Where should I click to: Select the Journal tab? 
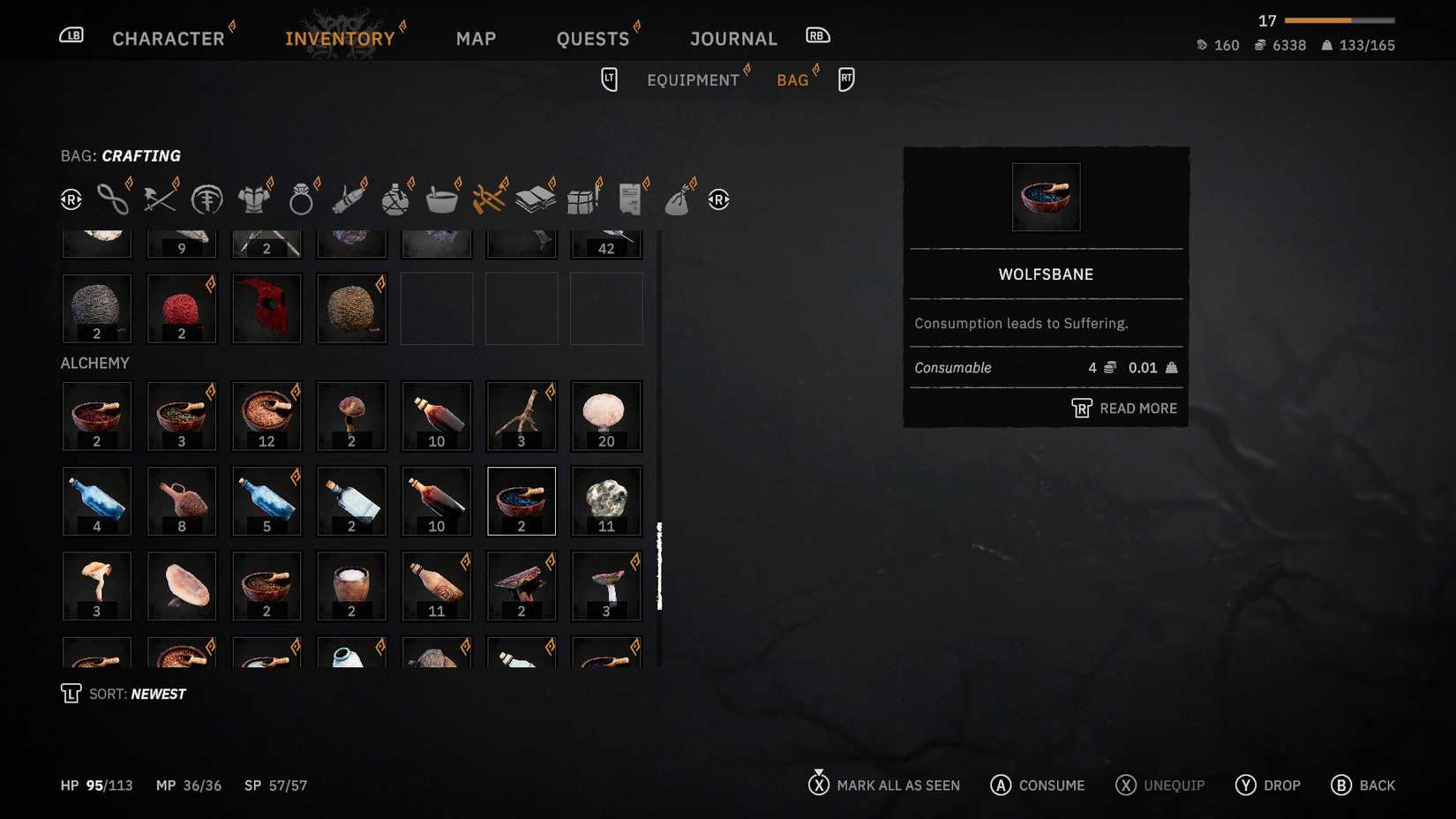click(733, 39)
